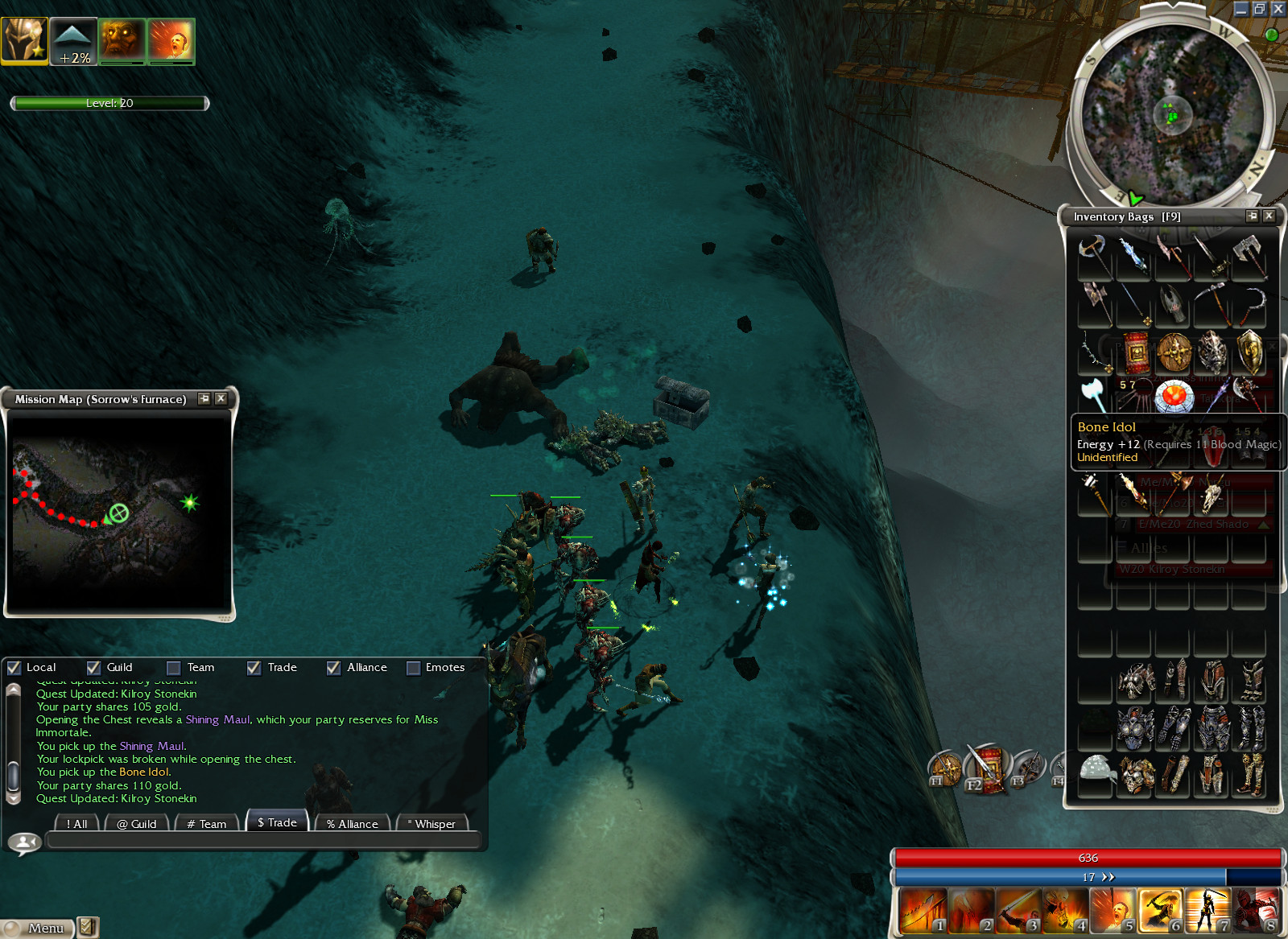Screen dimensions: 1288x939
Task: Activate skill slot 6 on the skill bar
Action: [x=1159, y=912]
